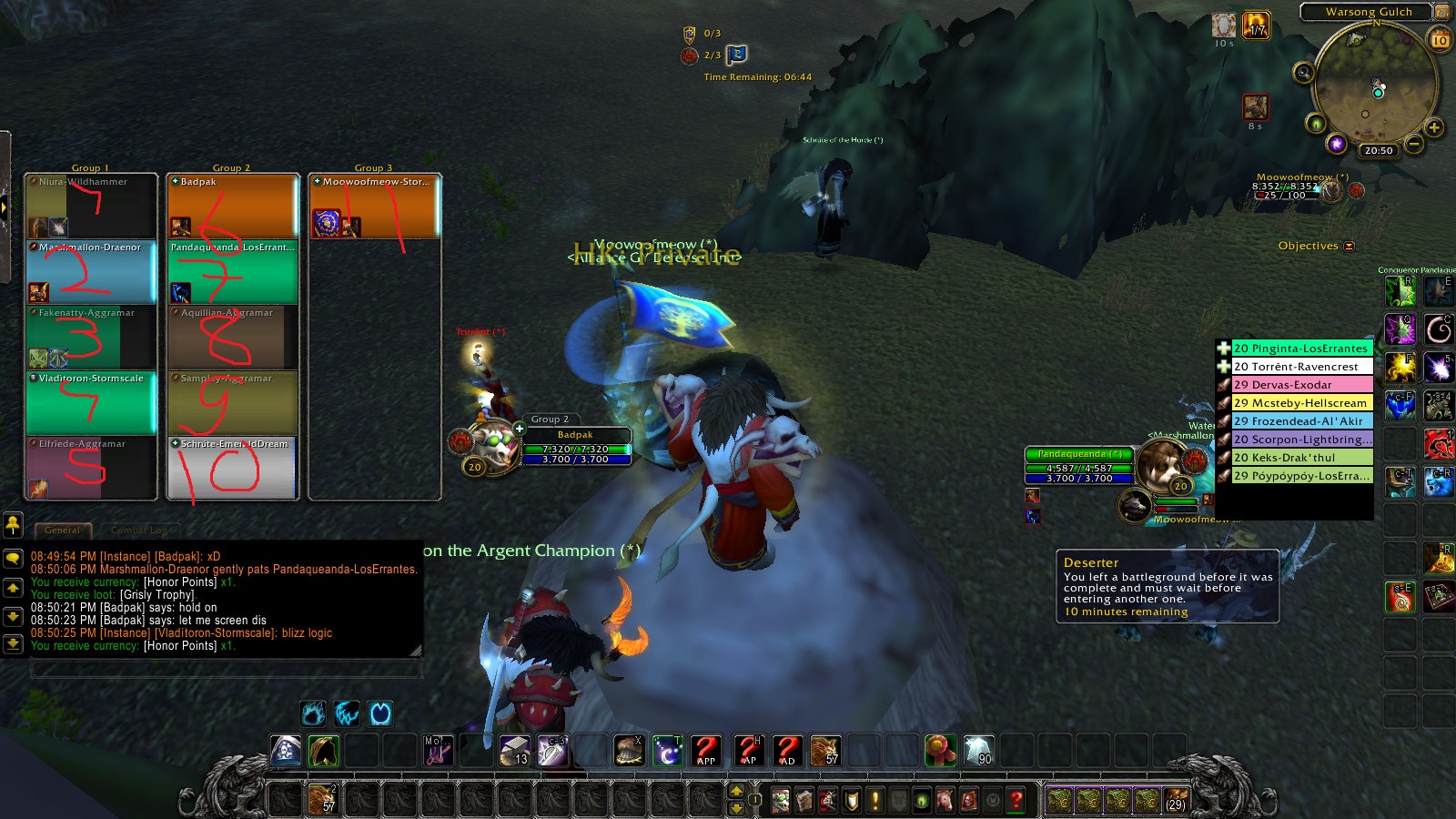This screenshot has height=819, width=1456.
Task: Switch to the Combat Log chat tab
Action: coord(139,530)
